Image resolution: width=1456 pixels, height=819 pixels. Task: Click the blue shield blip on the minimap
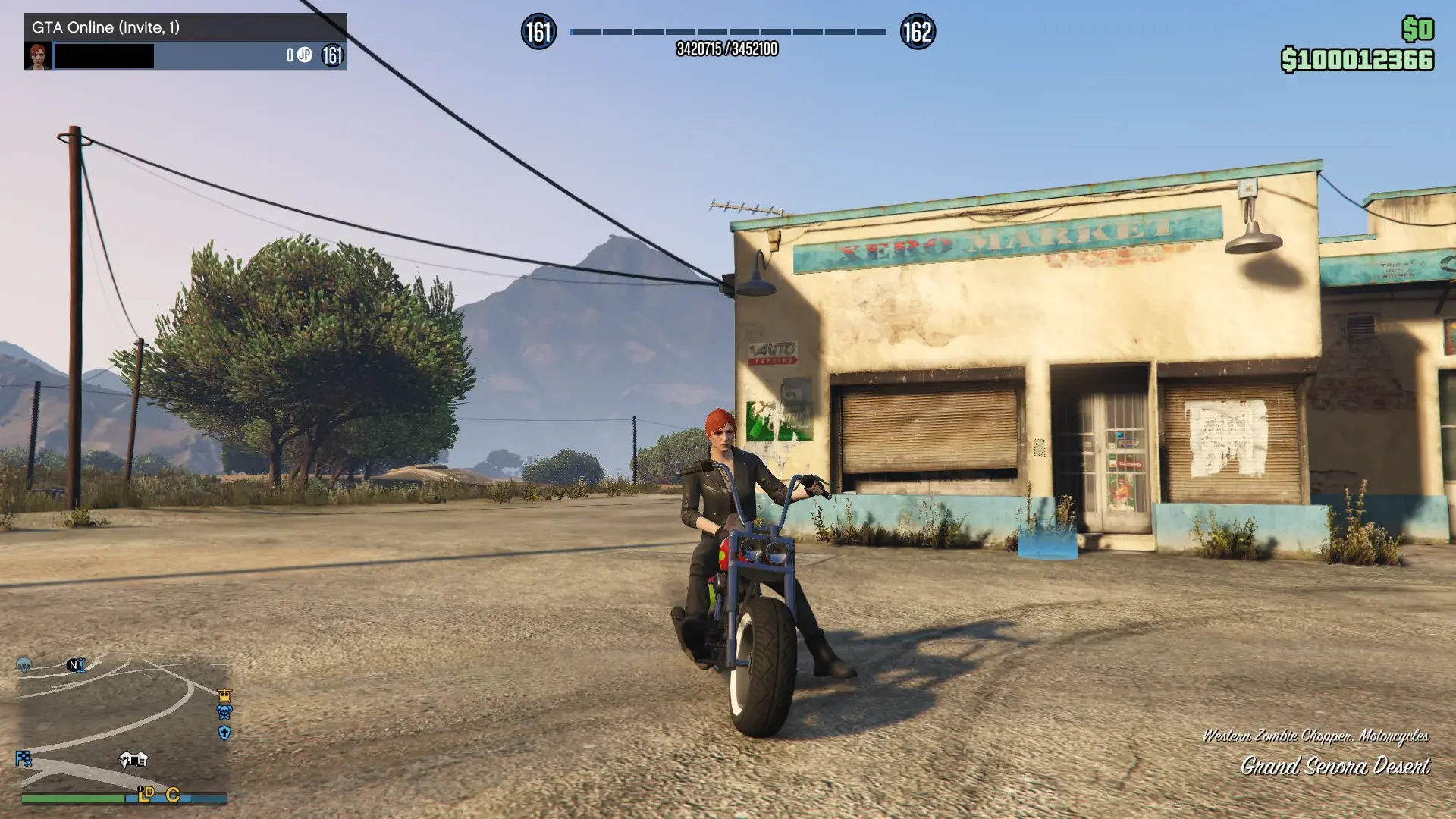click(224, 733)
